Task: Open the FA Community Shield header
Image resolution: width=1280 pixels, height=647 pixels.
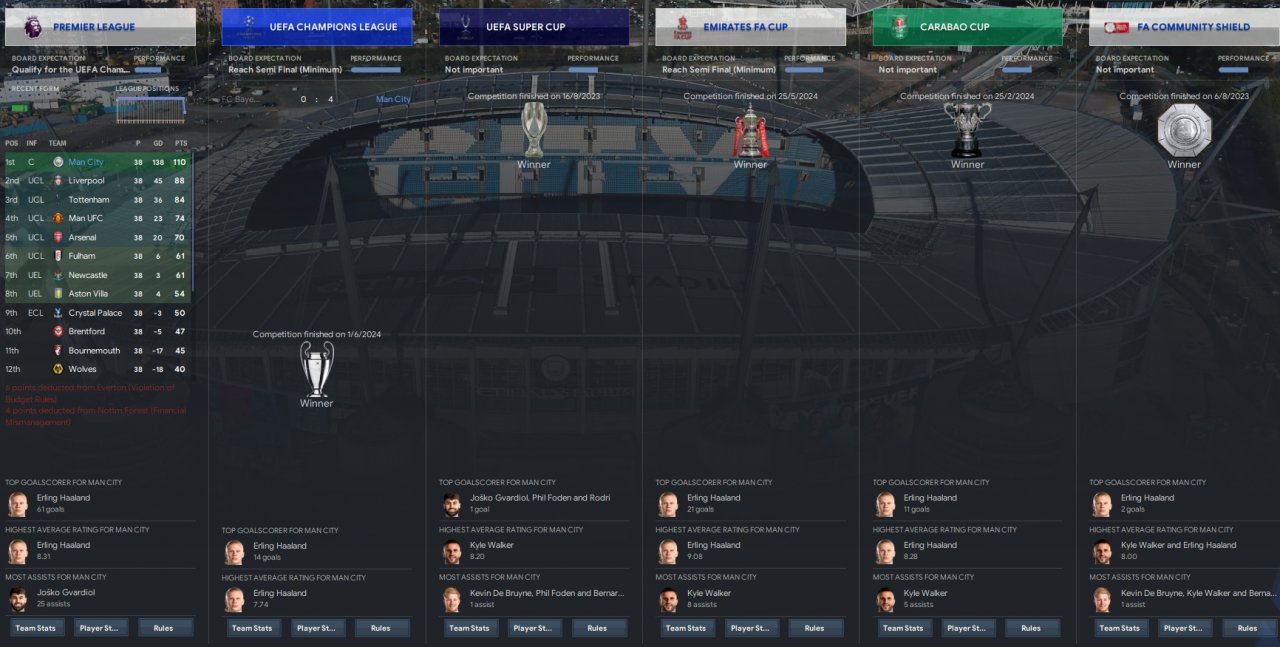Action: tap(1184, 27)
